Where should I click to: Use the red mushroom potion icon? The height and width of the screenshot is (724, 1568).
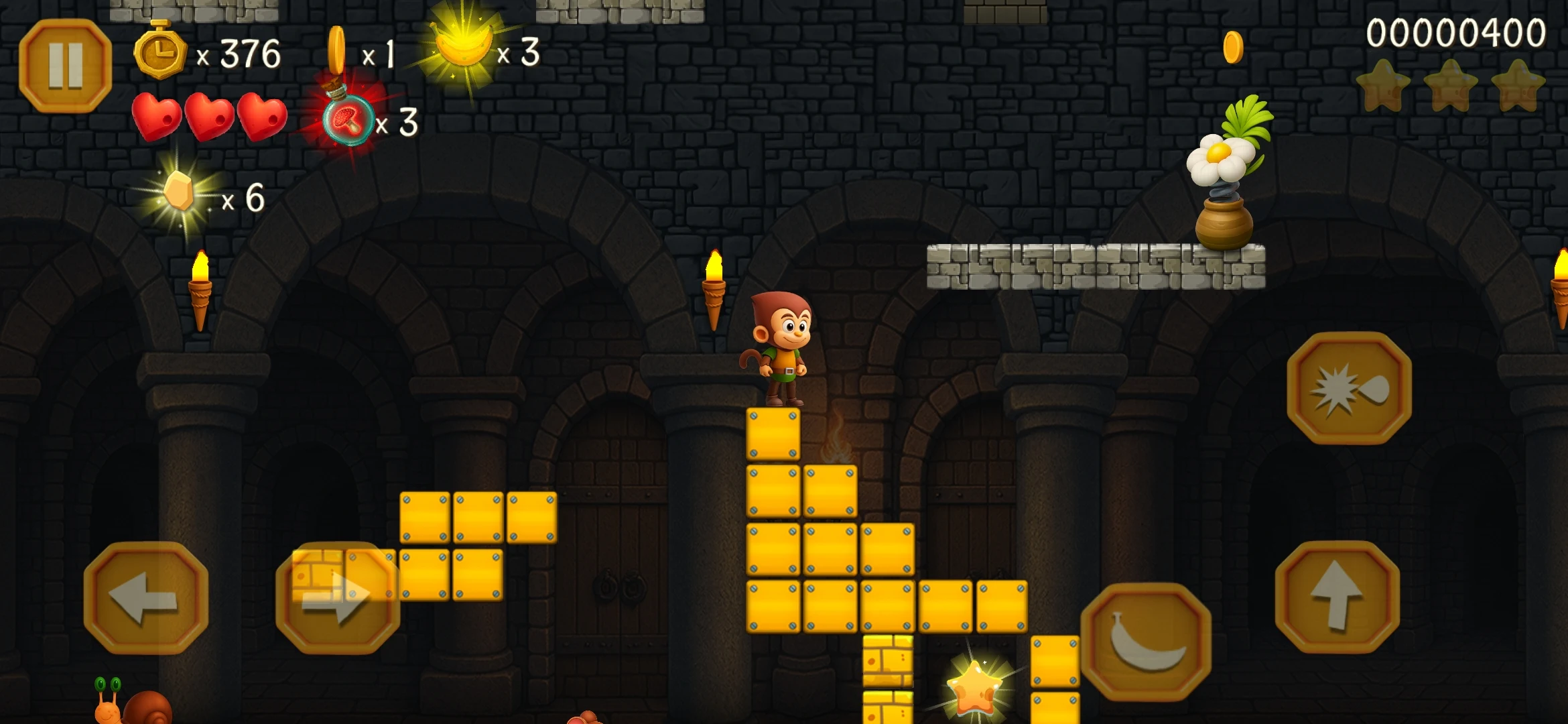(348, 119)
